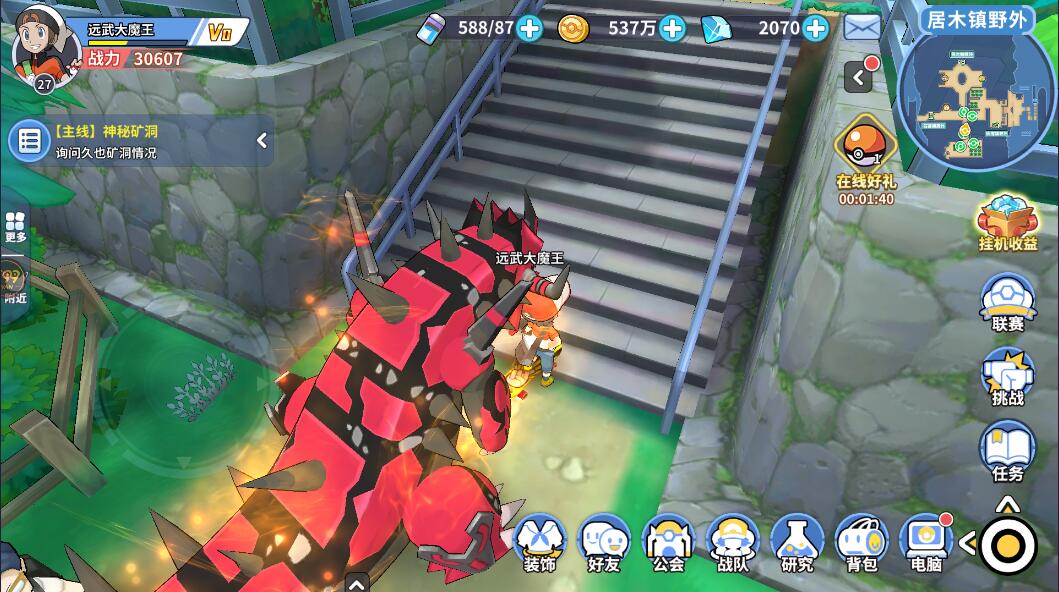Viewport: 1059px width, 592px height.
Task: Open the 背包 backpack inventory
Action: [861, 543]
